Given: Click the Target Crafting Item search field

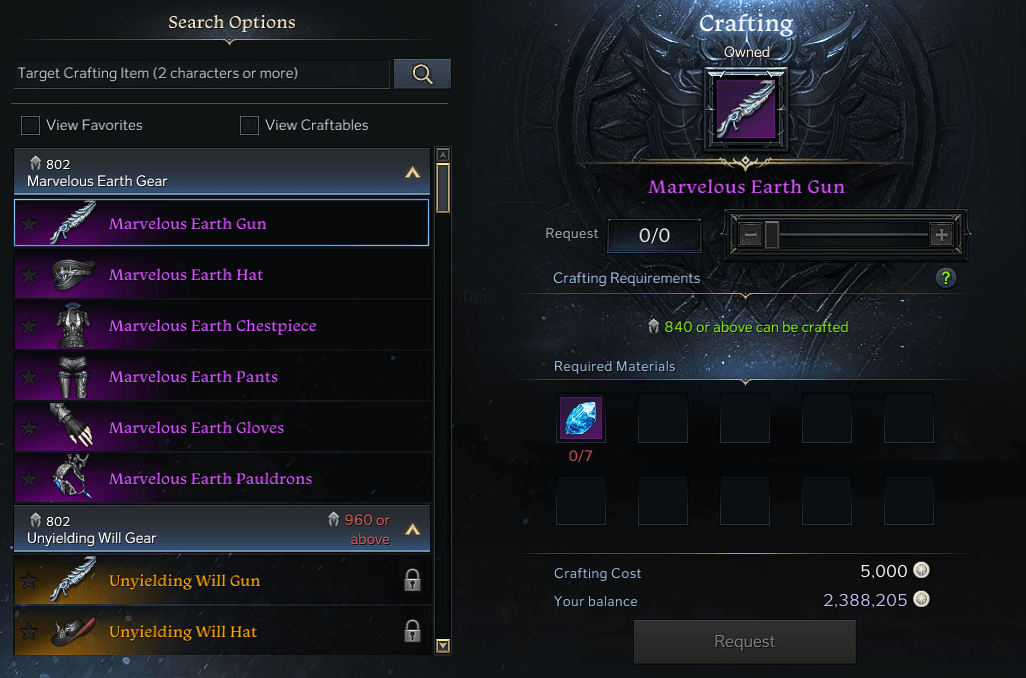Looking at the screenshot, I should tap(200, 73).
